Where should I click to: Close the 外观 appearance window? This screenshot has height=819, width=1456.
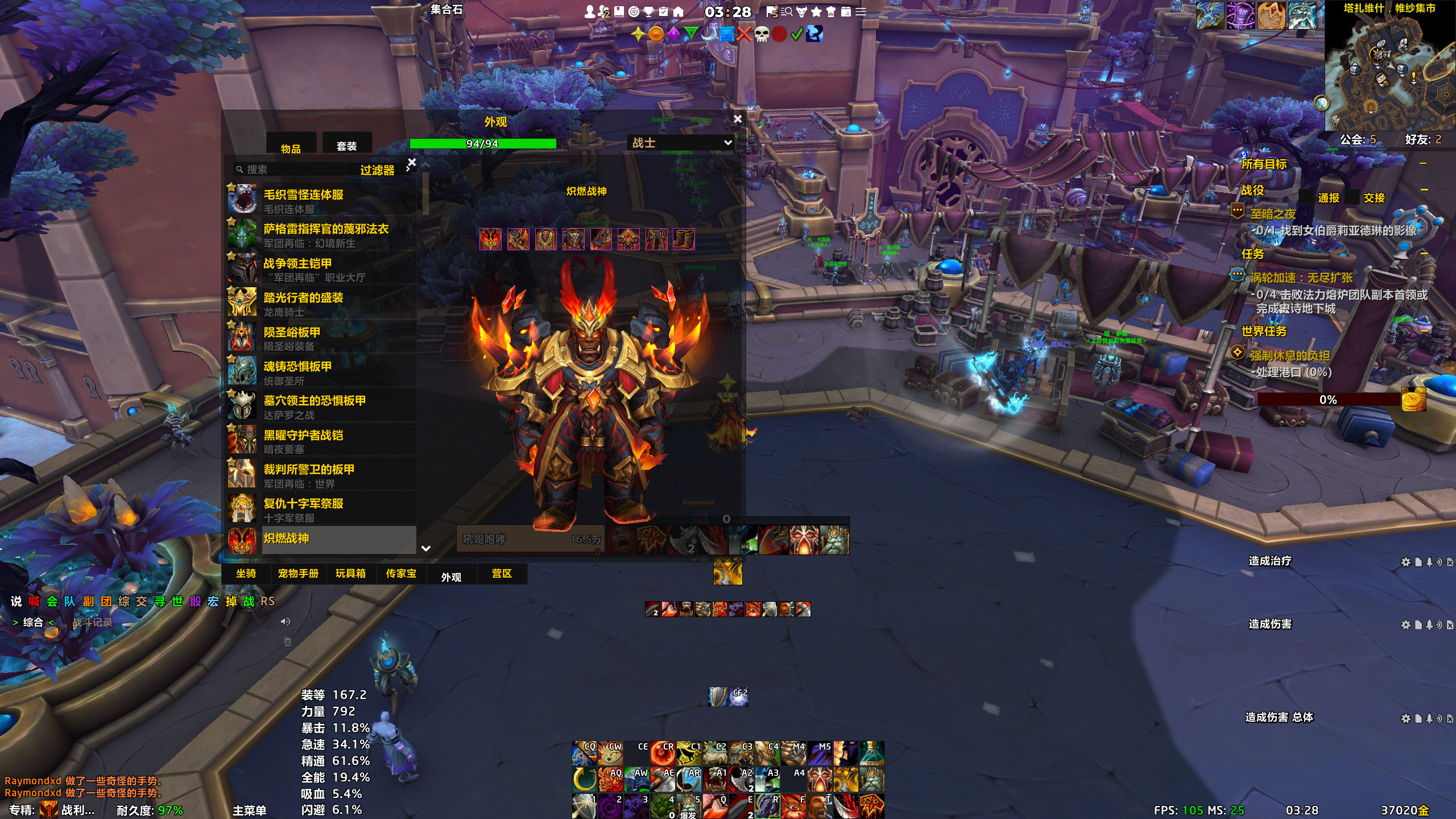[x=738, y=119]
